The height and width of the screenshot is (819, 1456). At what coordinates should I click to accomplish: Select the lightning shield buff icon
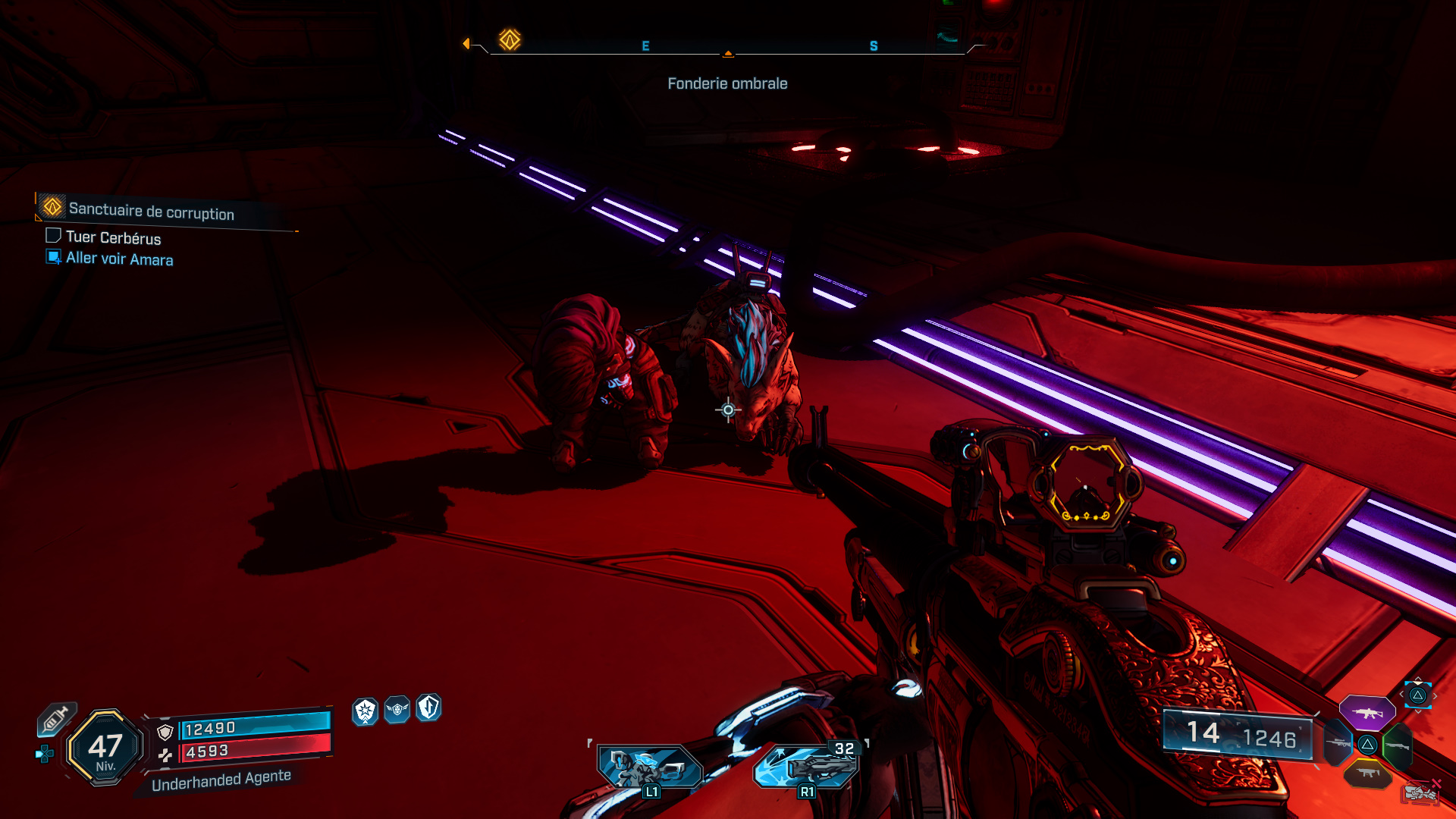(x=428, y=708)
